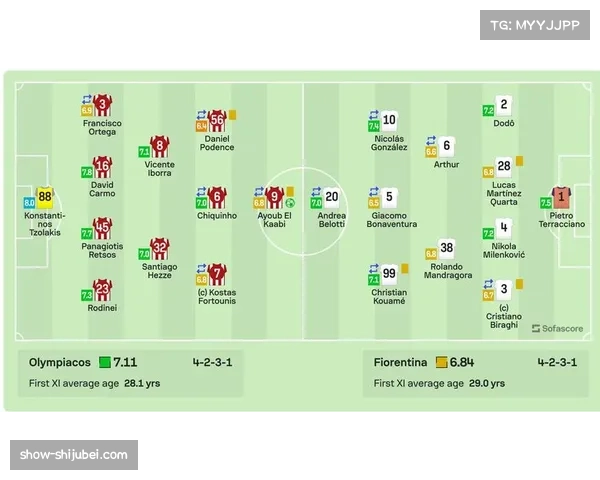Open captain Kostas Fortounis's player card

pos(217,275)
